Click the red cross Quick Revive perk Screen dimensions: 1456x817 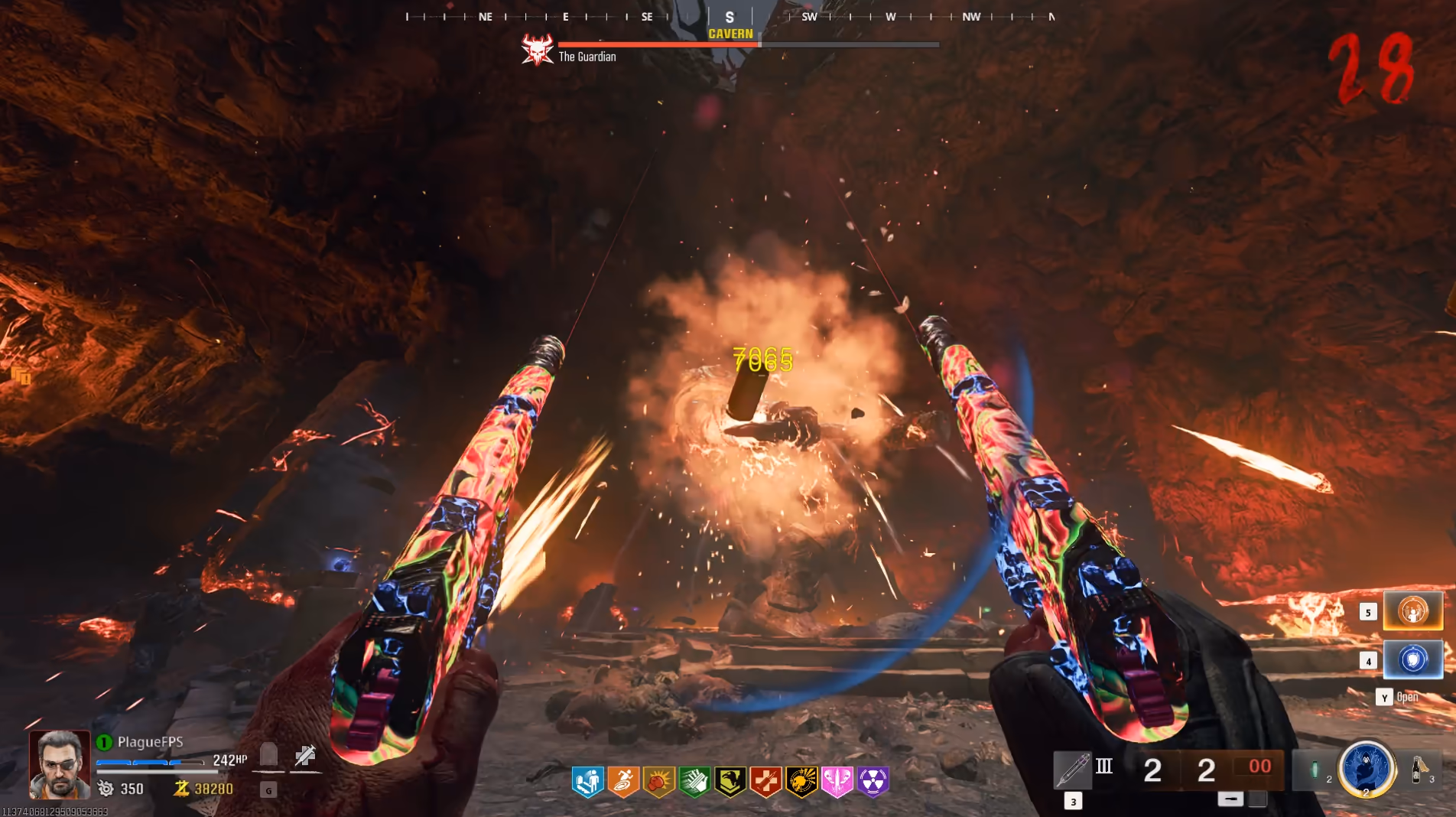pyautogui.click(x=765, y=782)
